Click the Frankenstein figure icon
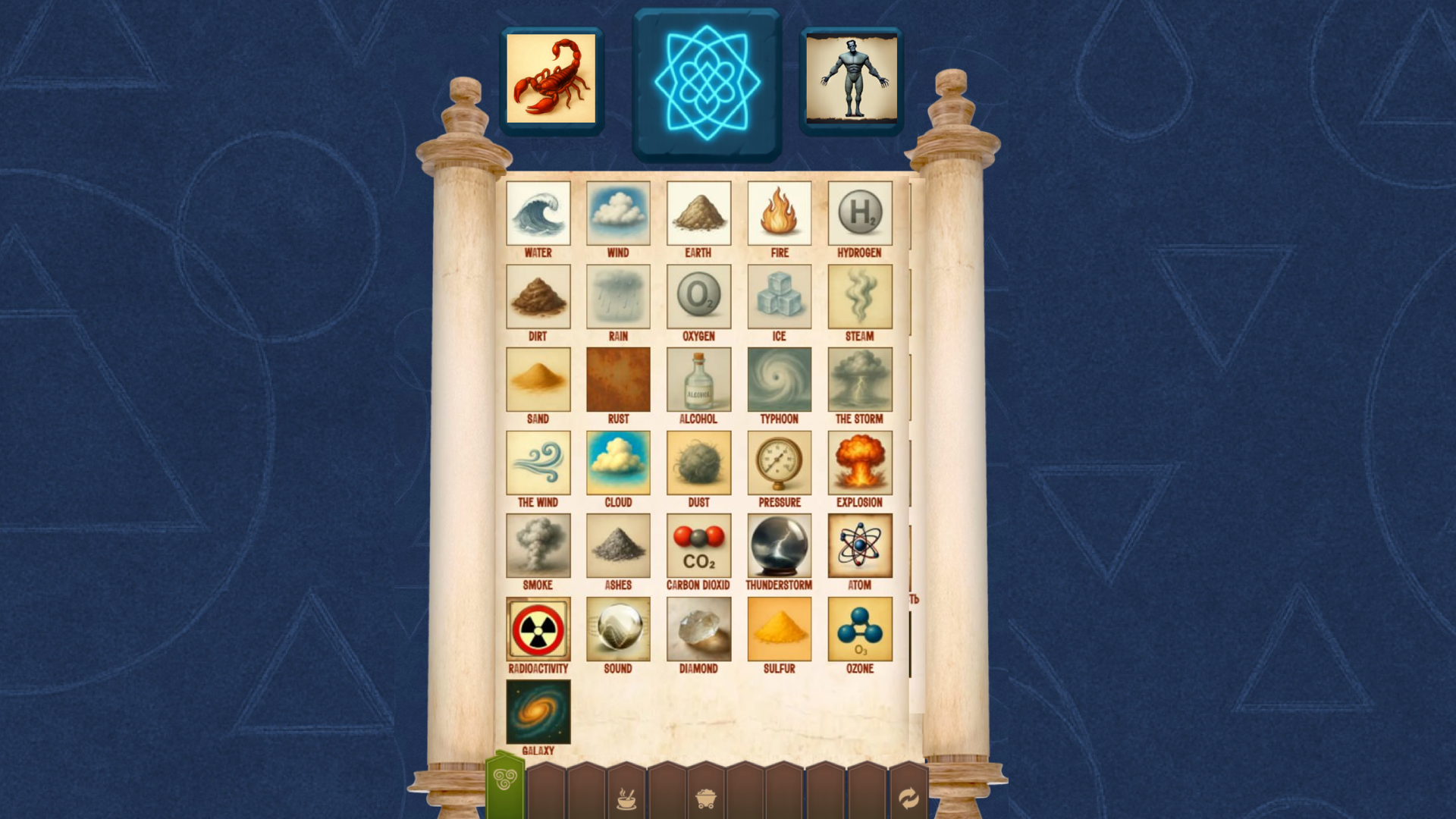The image size is (1456, 819). tap(850, 78)
